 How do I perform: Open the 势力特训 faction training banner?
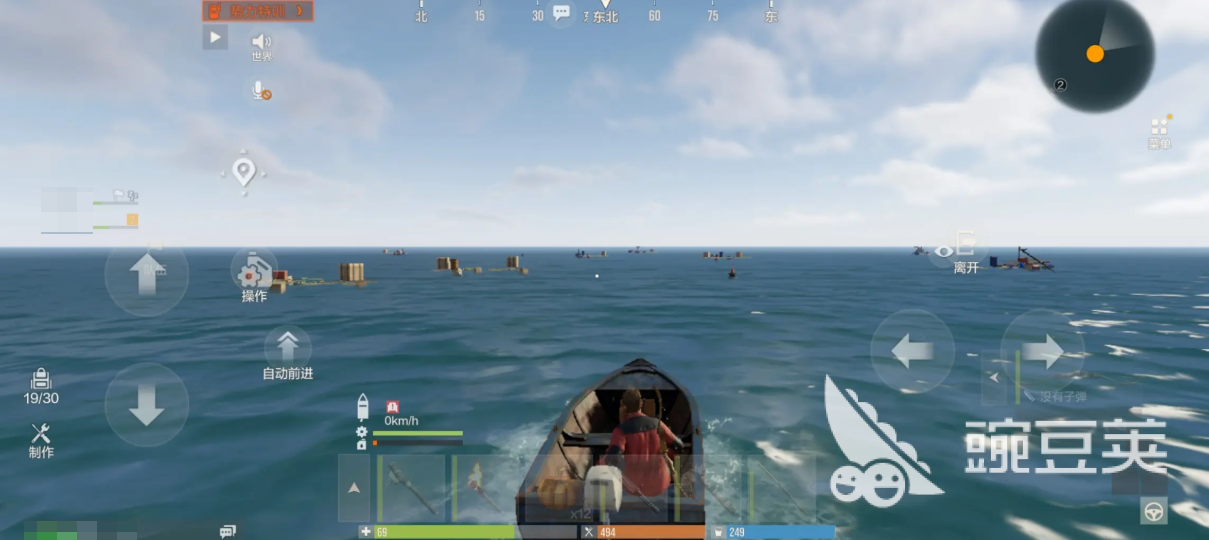pyautogui.click(x=258, y=11)
